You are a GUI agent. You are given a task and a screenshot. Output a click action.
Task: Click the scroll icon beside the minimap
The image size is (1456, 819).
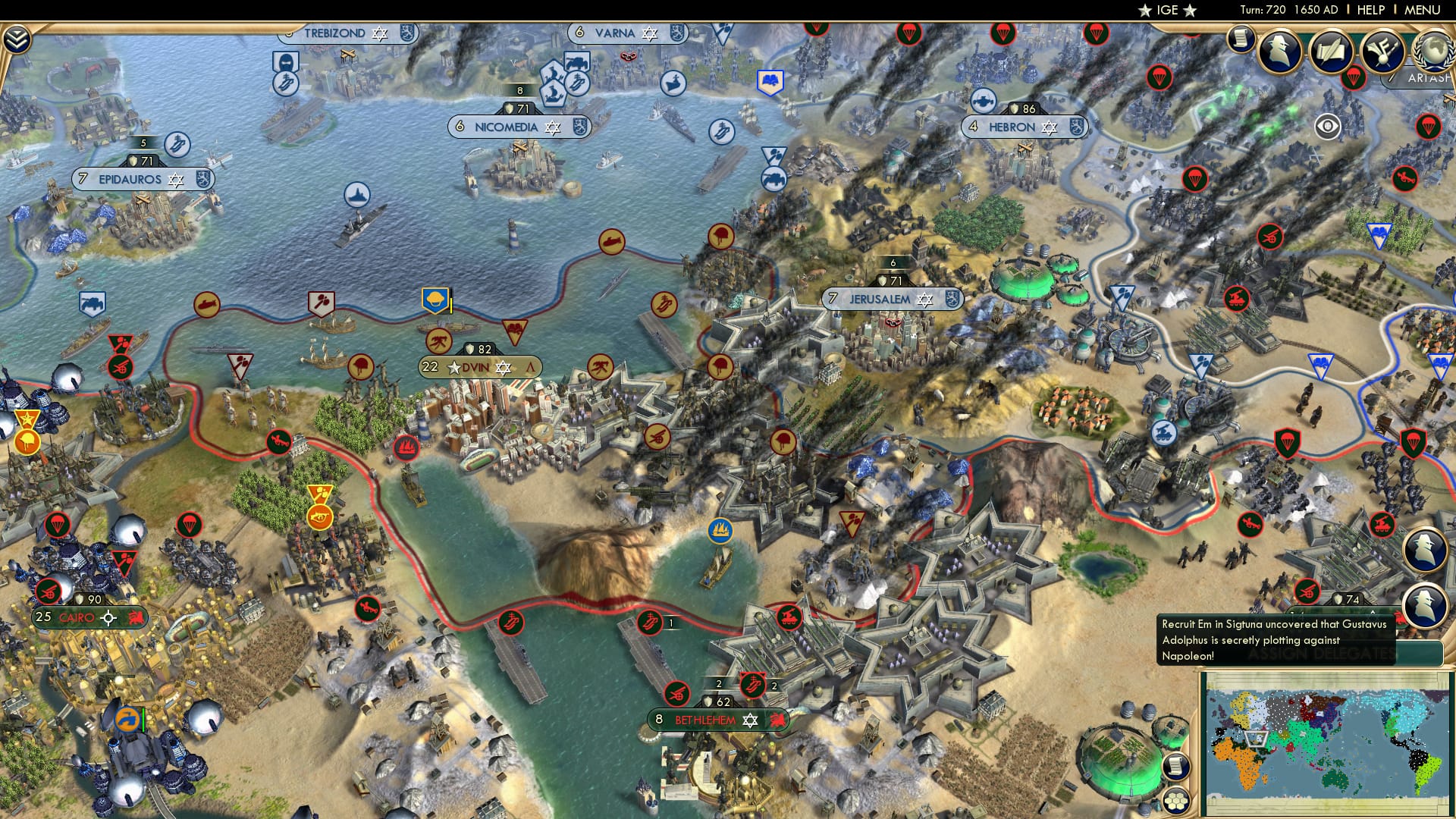coord(1175,765)
